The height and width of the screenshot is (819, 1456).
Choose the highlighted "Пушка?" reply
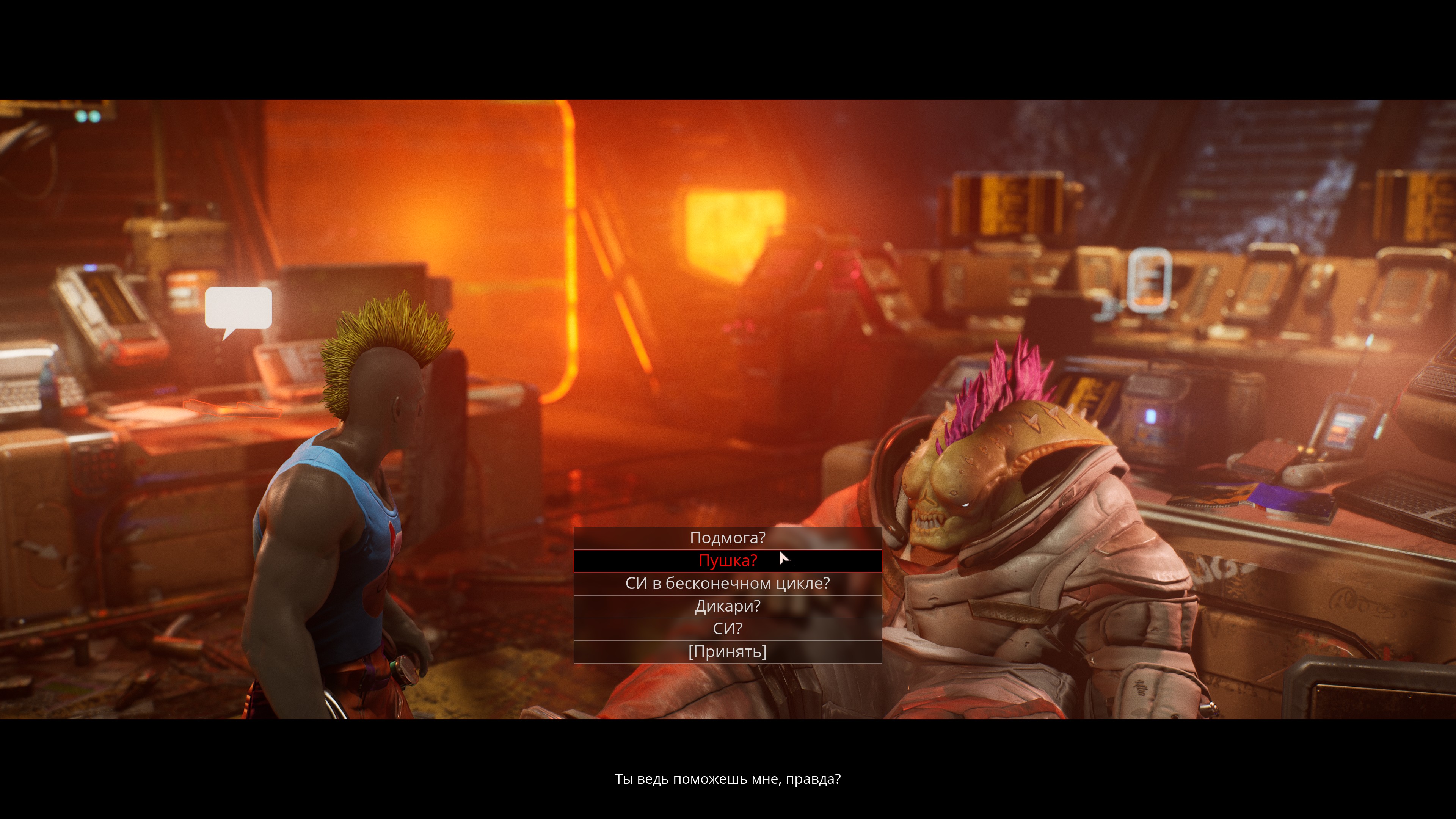click(728, 561)
